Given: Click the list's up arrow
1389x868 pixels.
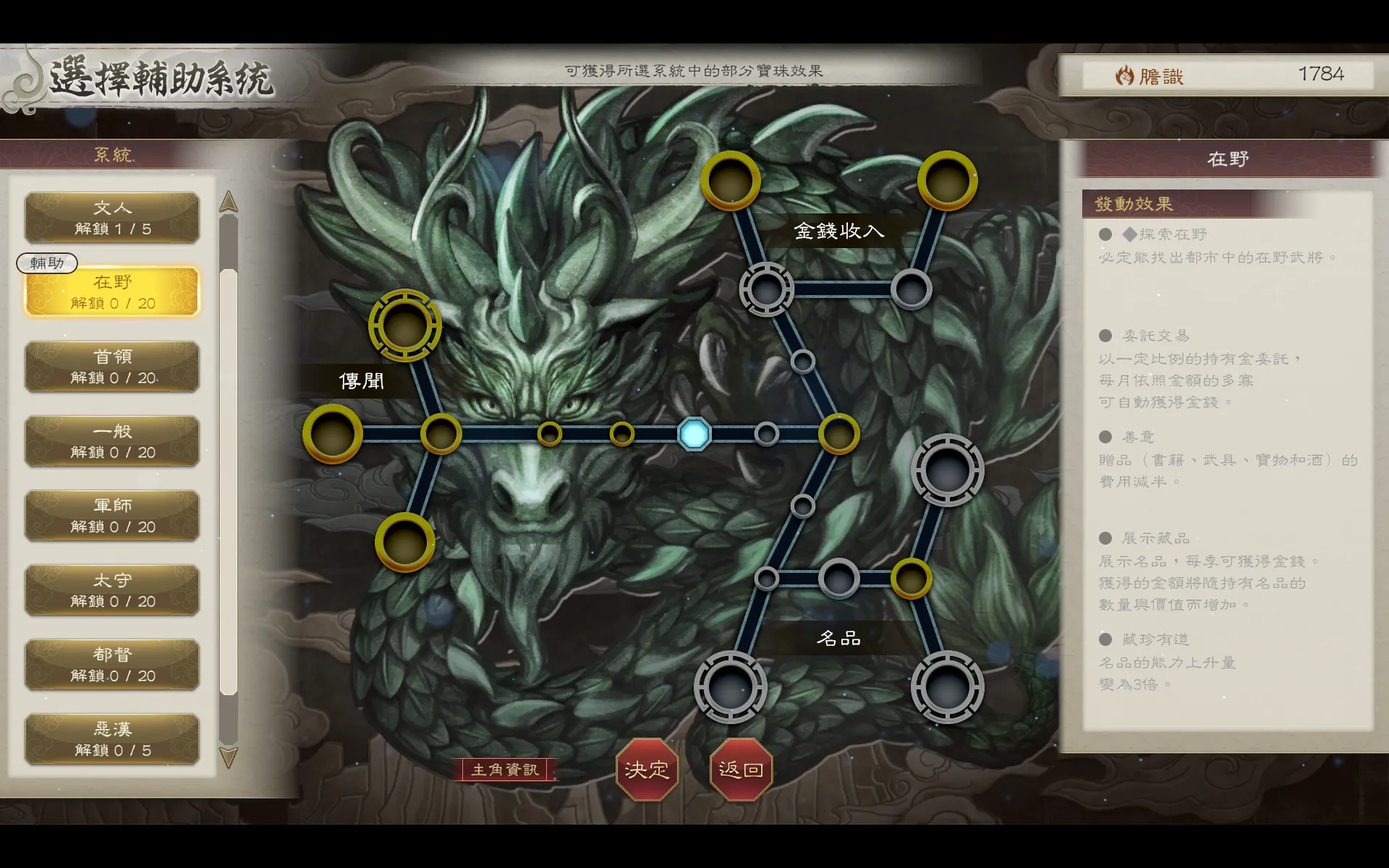Looking at the screenshot, I should coord(229,202).
